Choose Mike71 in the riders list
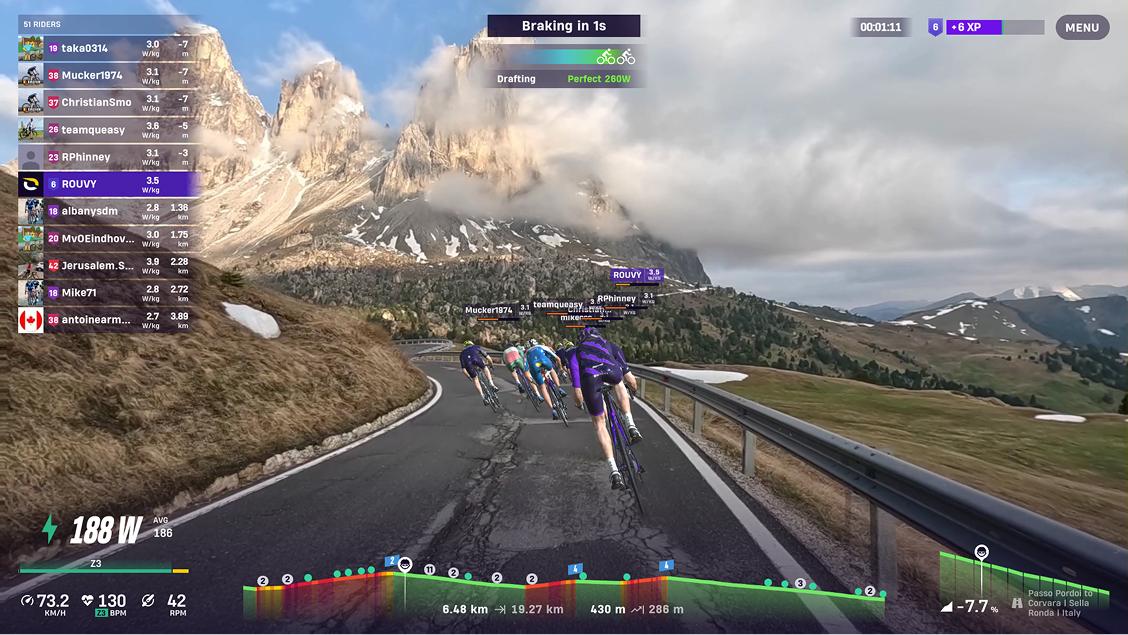Screen dimensions: 1128x635 click(108, 292)
